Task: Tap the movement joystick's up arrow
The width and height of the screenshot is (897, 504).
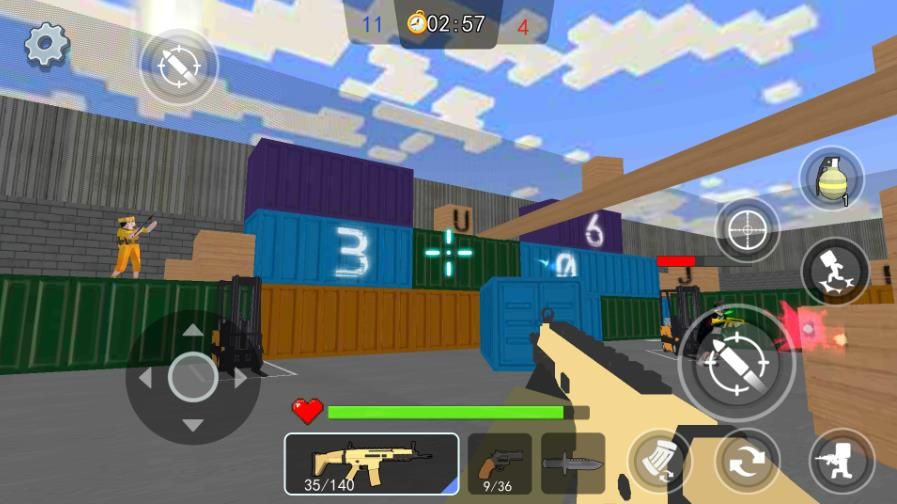Action: pos(193,330)
